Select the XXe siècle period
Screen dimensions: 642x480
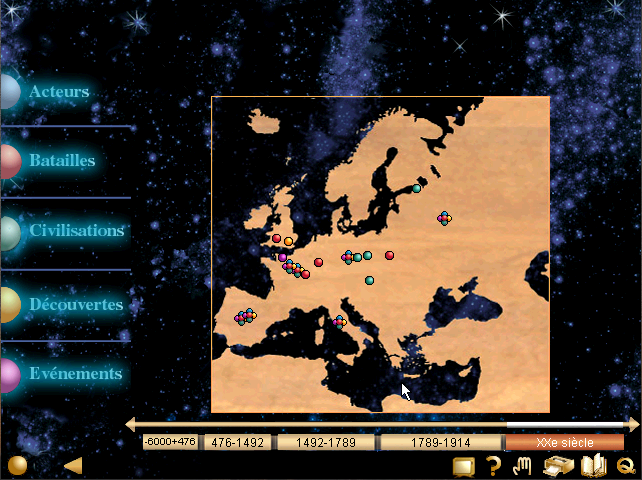tap(564, 442)
